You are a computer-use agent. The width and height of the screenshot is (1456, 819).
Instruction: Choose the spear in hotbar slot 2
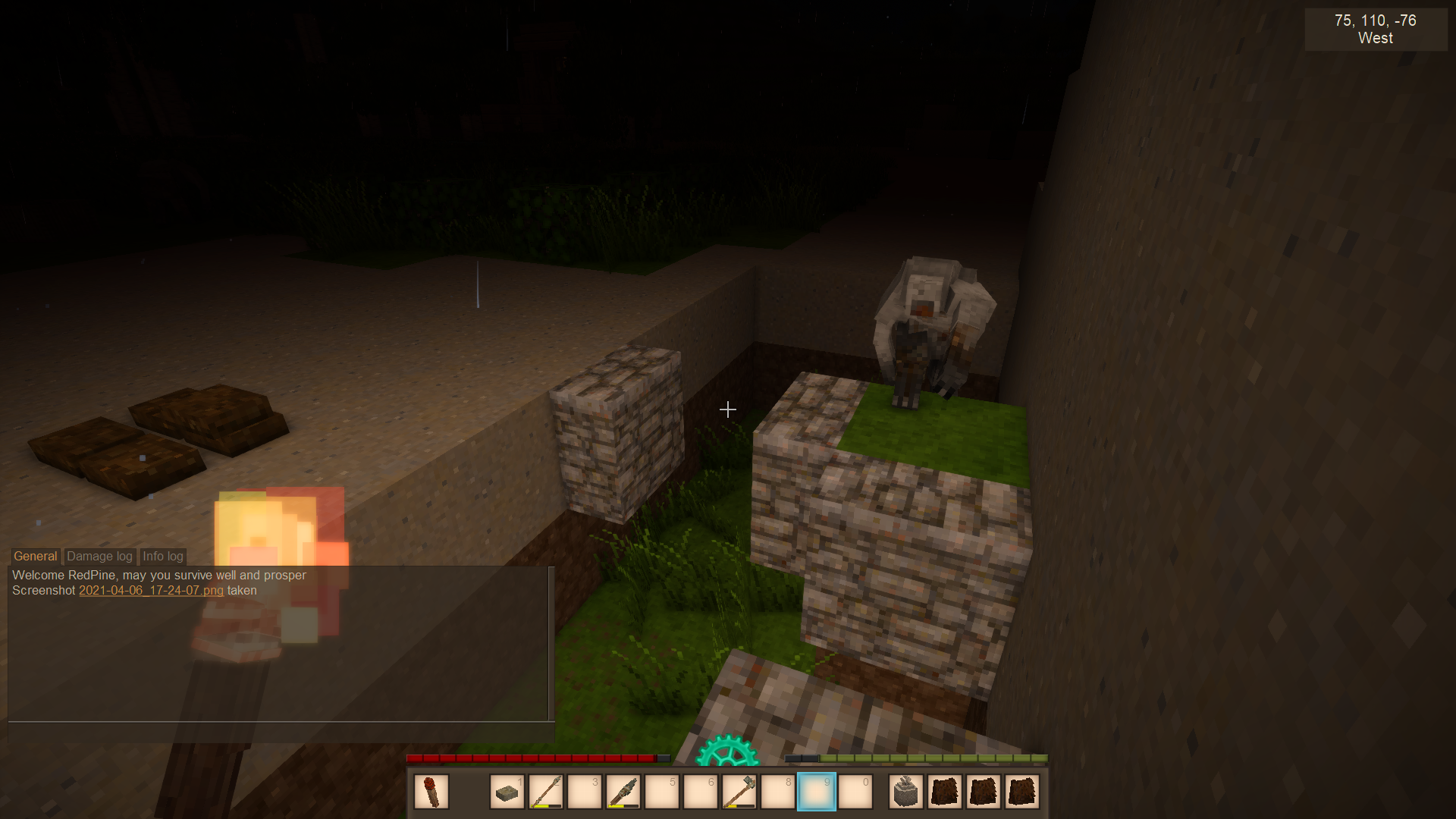coord(546,792)
